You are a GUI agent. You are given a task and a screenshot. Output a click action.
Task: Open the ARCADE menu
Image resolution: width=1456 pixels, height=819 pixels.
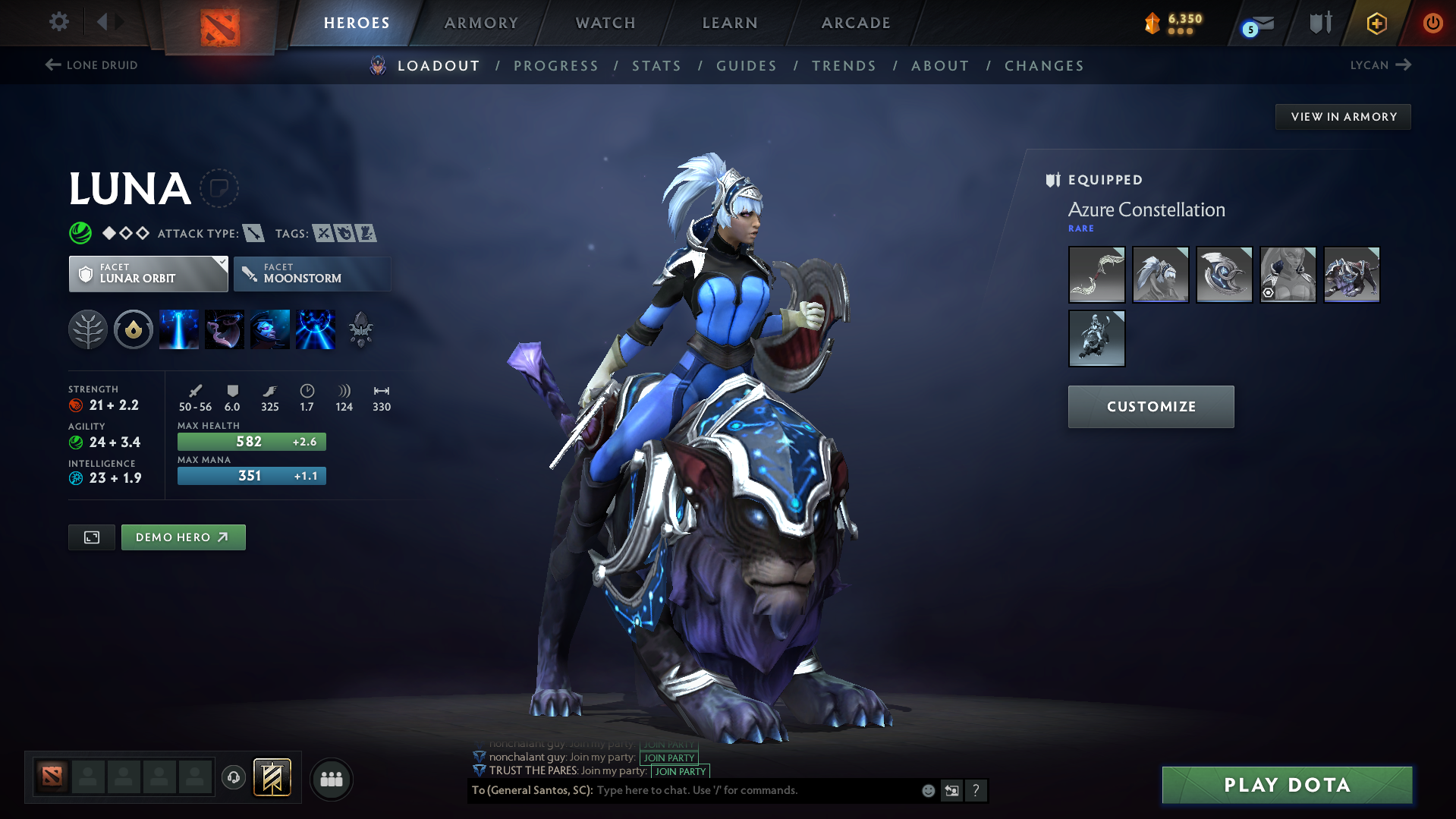(x=856, y=23)
